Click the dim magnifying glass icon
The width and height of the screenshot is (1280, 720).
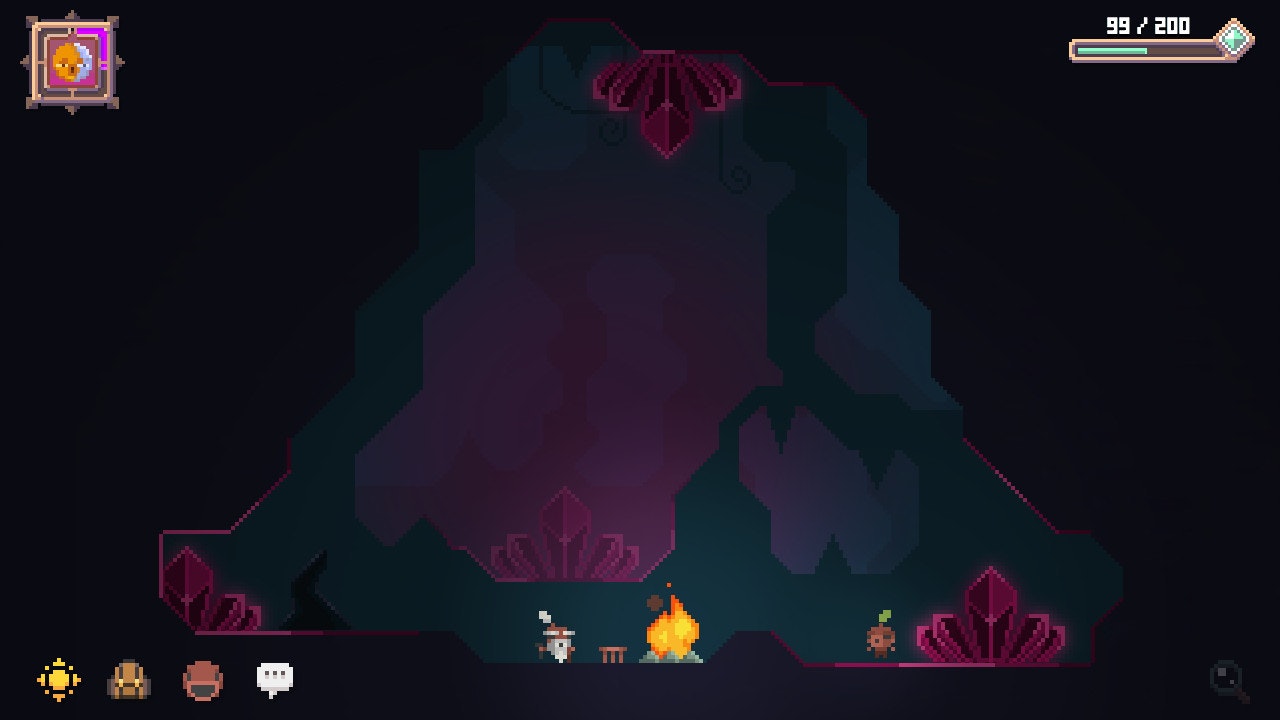pos(1229,681)
